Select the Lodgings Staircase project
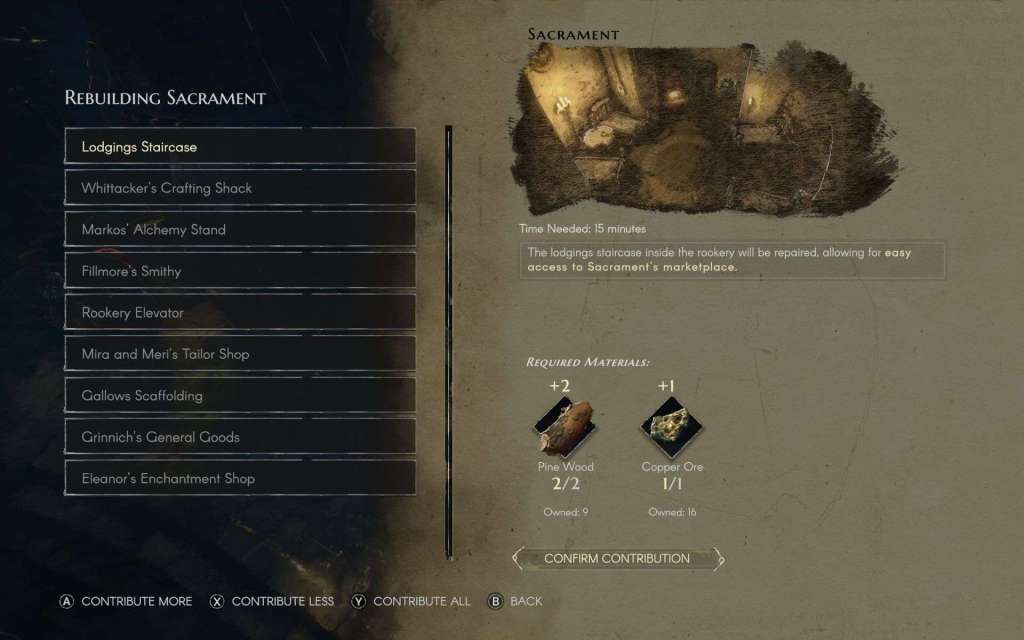1024x640 pixels. coord(240,146)
